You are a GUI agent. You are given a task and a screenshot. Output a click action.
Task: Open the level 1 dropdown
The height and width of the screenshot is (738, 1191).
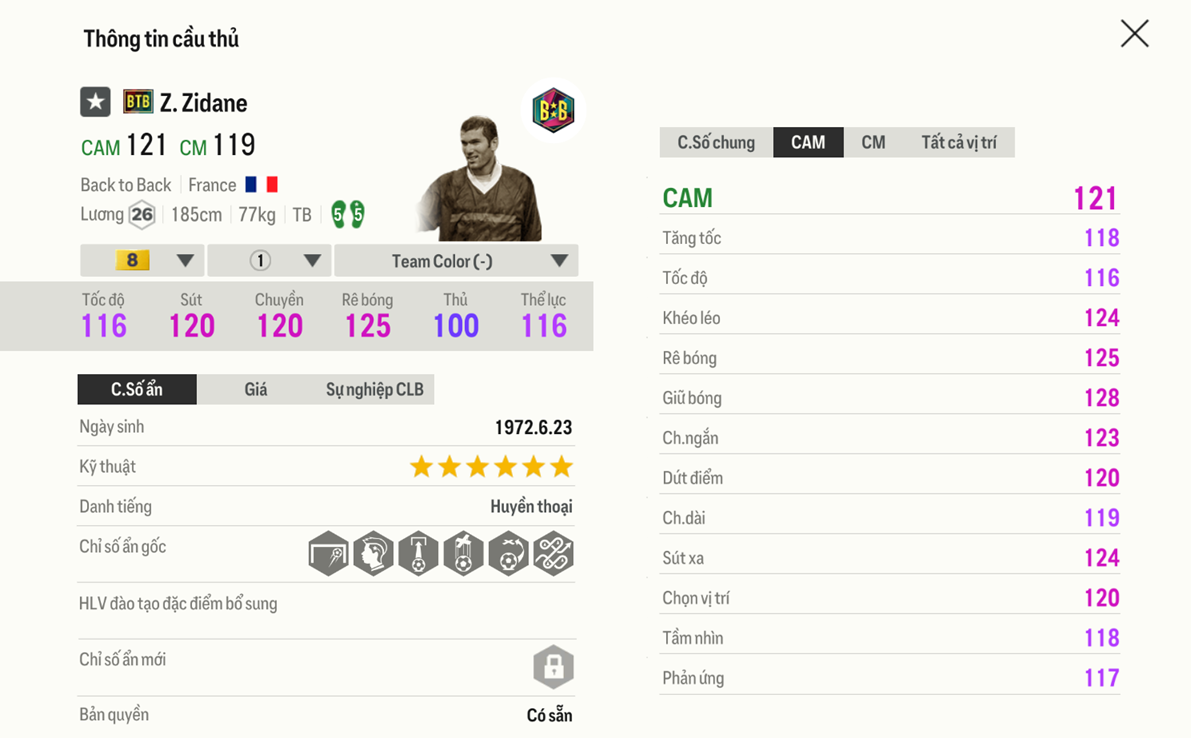click(269, 261)
